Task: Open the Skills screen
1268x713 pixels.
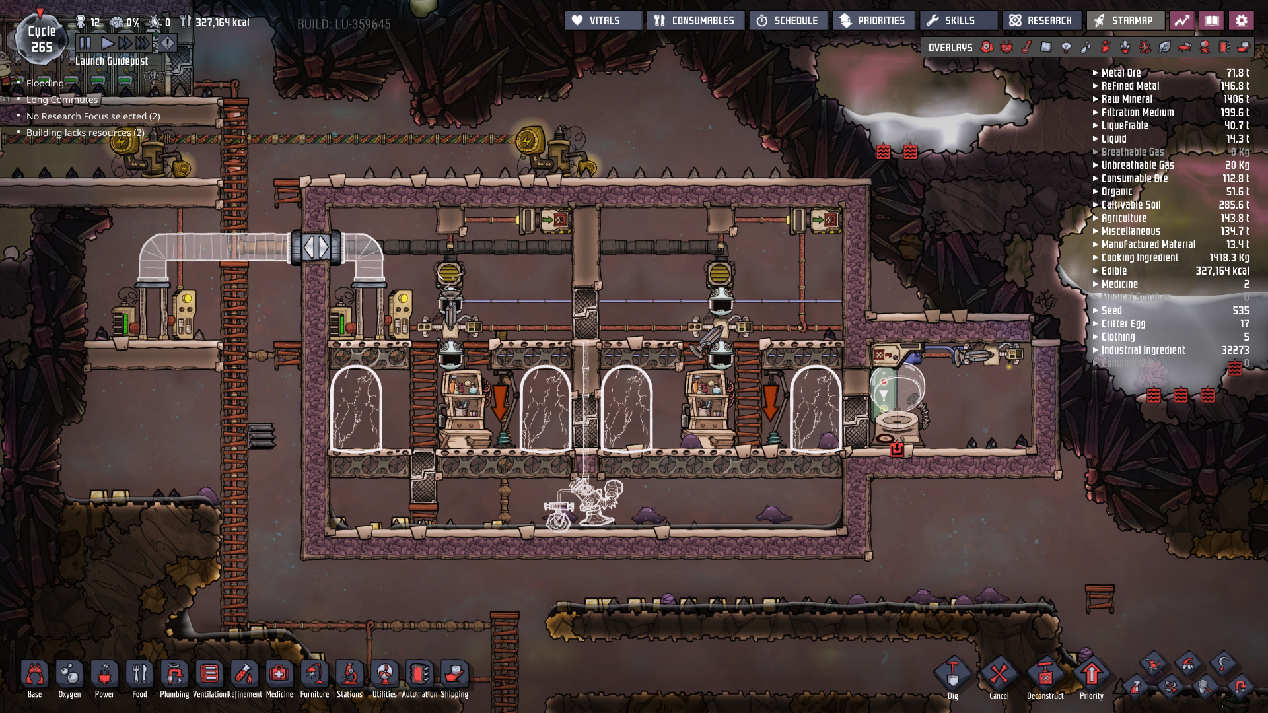Action: pyautogui.click(x=958, y=20)
